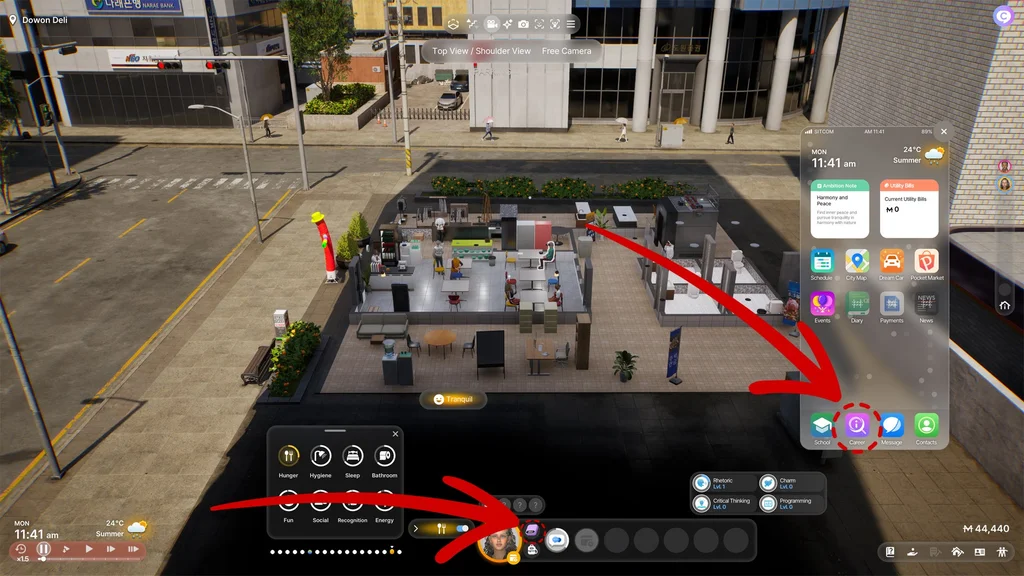Open the Payments app
Screen dimensions: 1024x576
[891, 304]
